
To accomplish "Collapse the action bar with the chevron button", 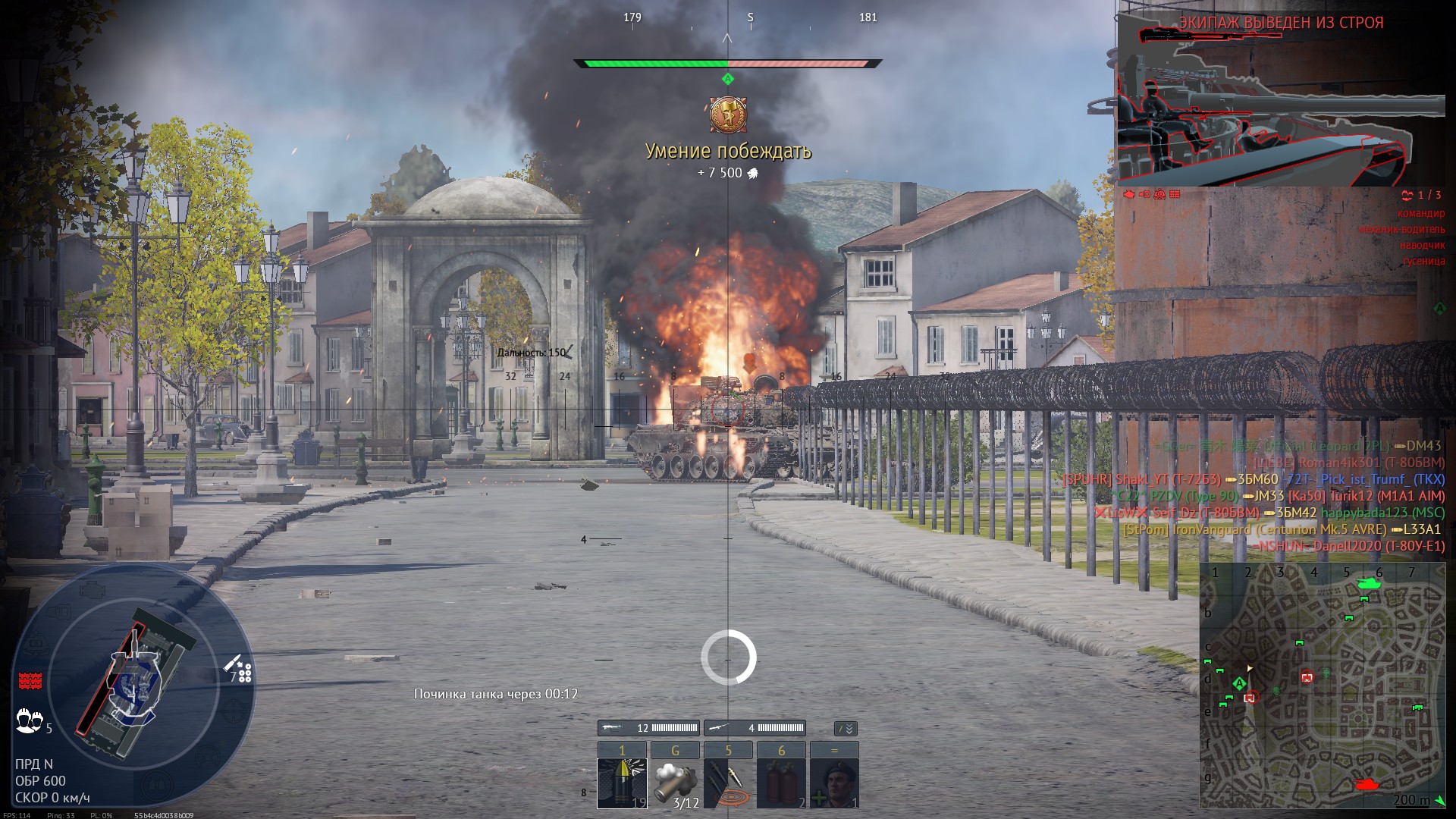I will (846, 729).
